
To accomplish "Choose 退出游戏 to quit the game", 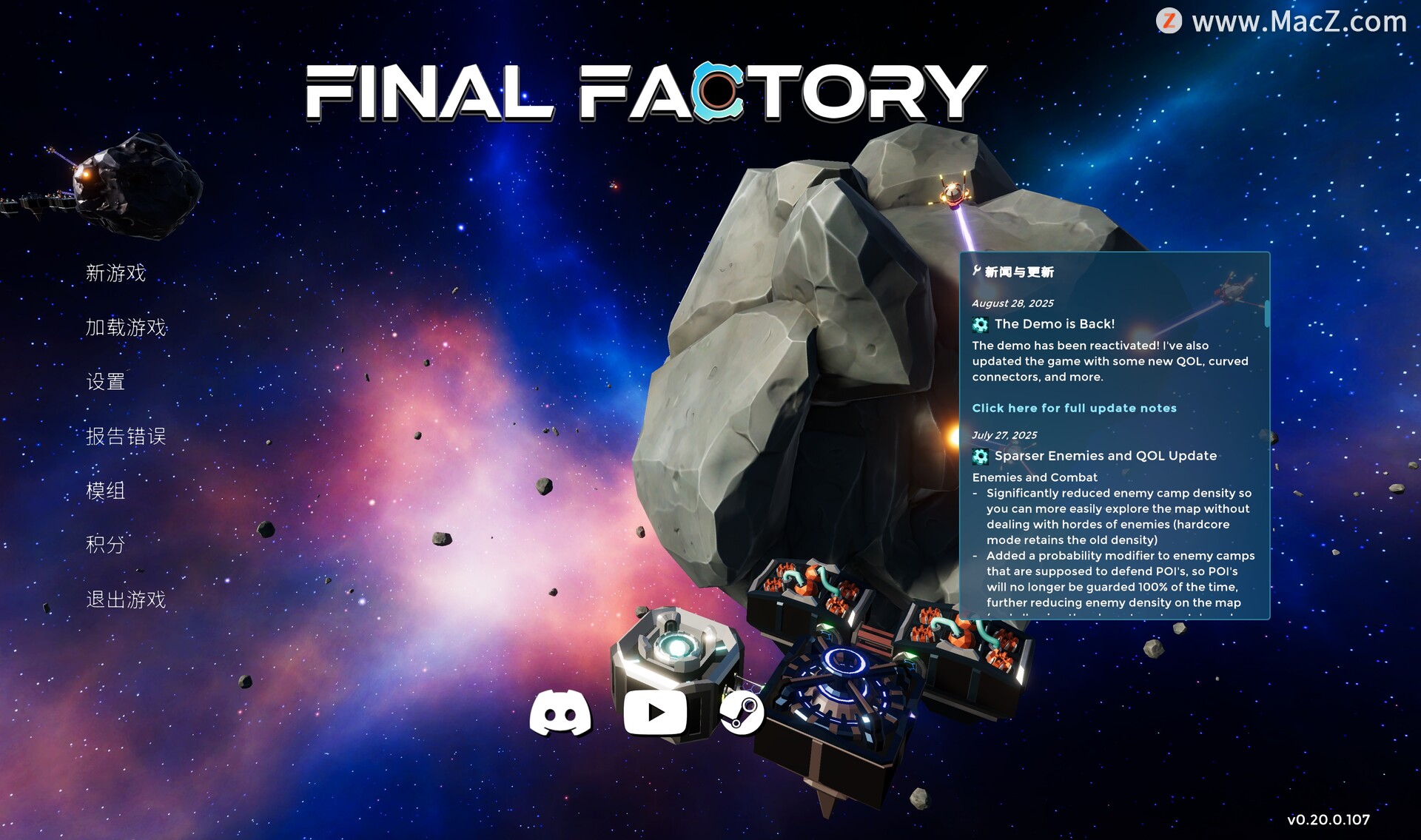I will [126, 599].
